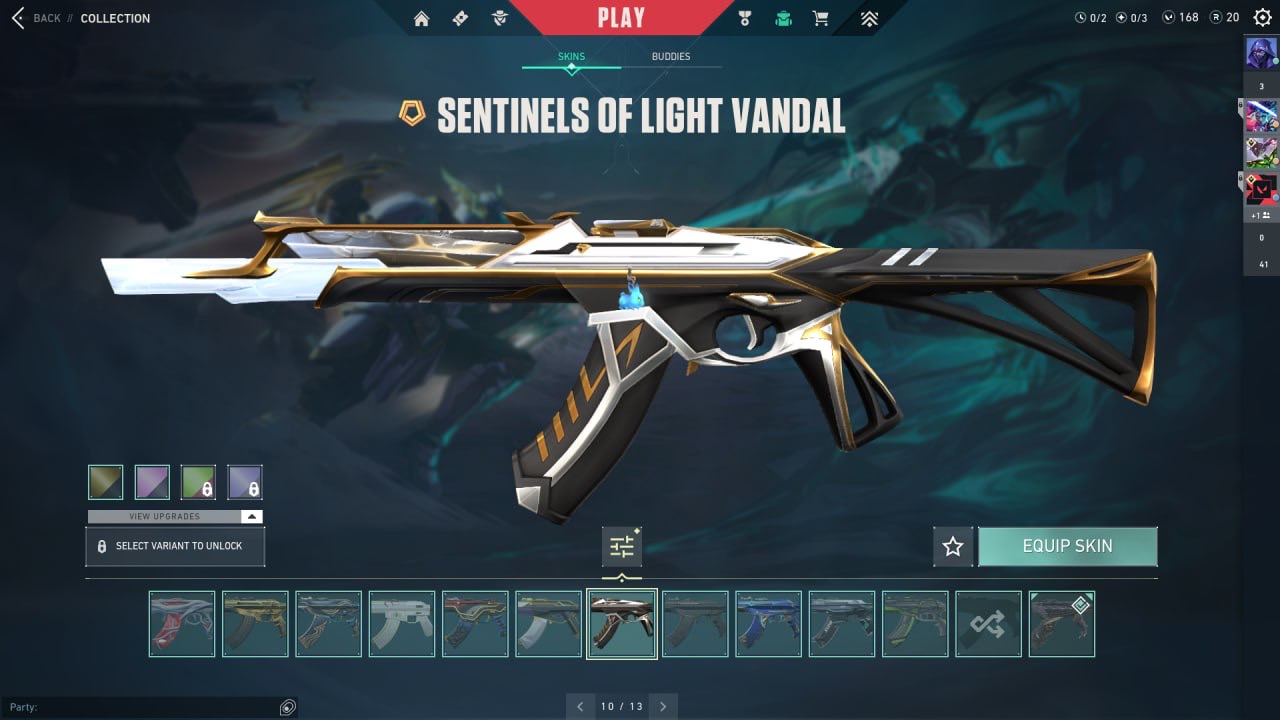Image resolution: width=1280 pixels, height=720 pixels.
Task: Choose the locked green variant swatch
Action: pos(198,482)
